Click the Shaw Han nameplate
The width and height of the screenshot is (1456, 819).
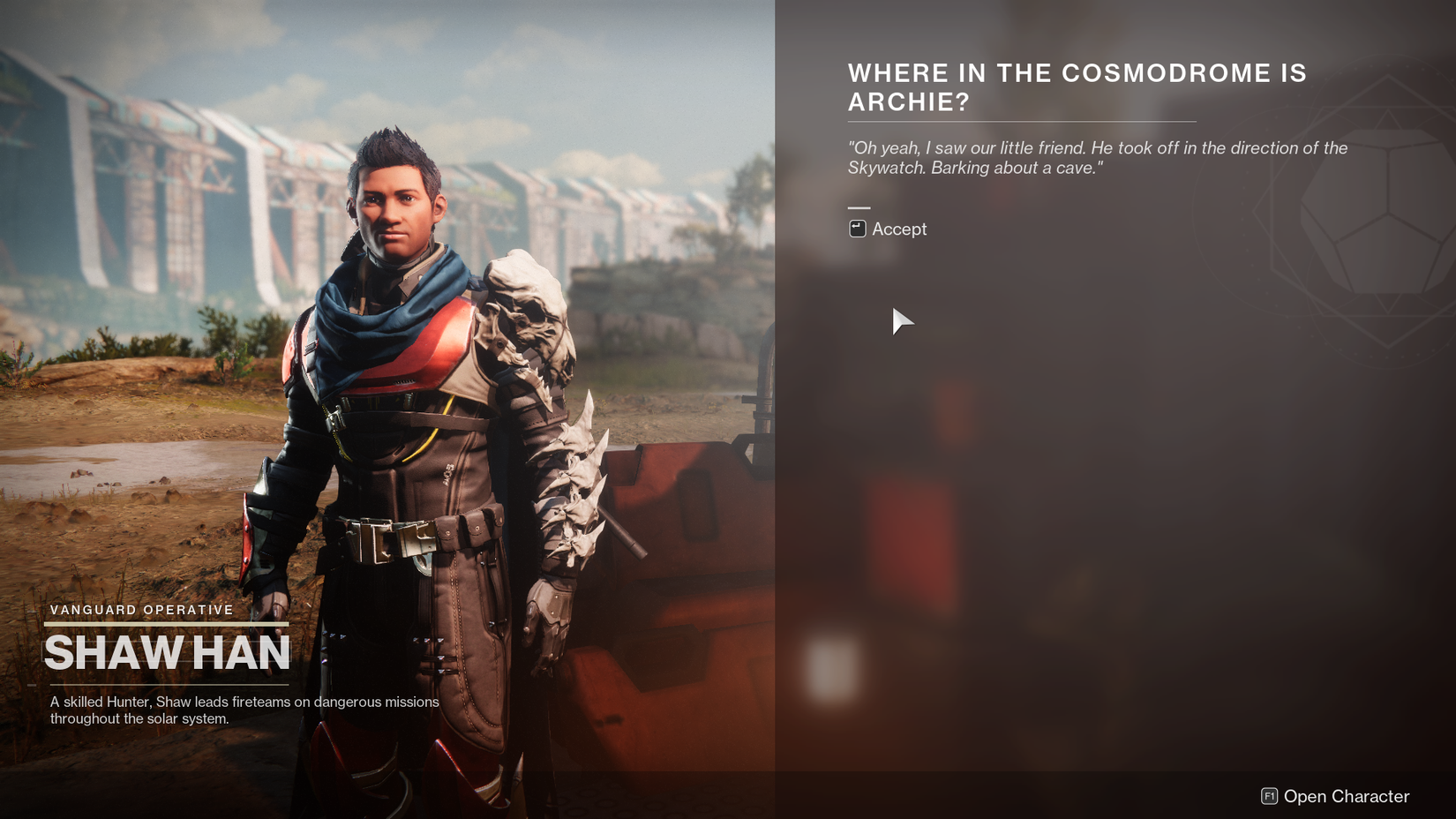pos(168,652)
